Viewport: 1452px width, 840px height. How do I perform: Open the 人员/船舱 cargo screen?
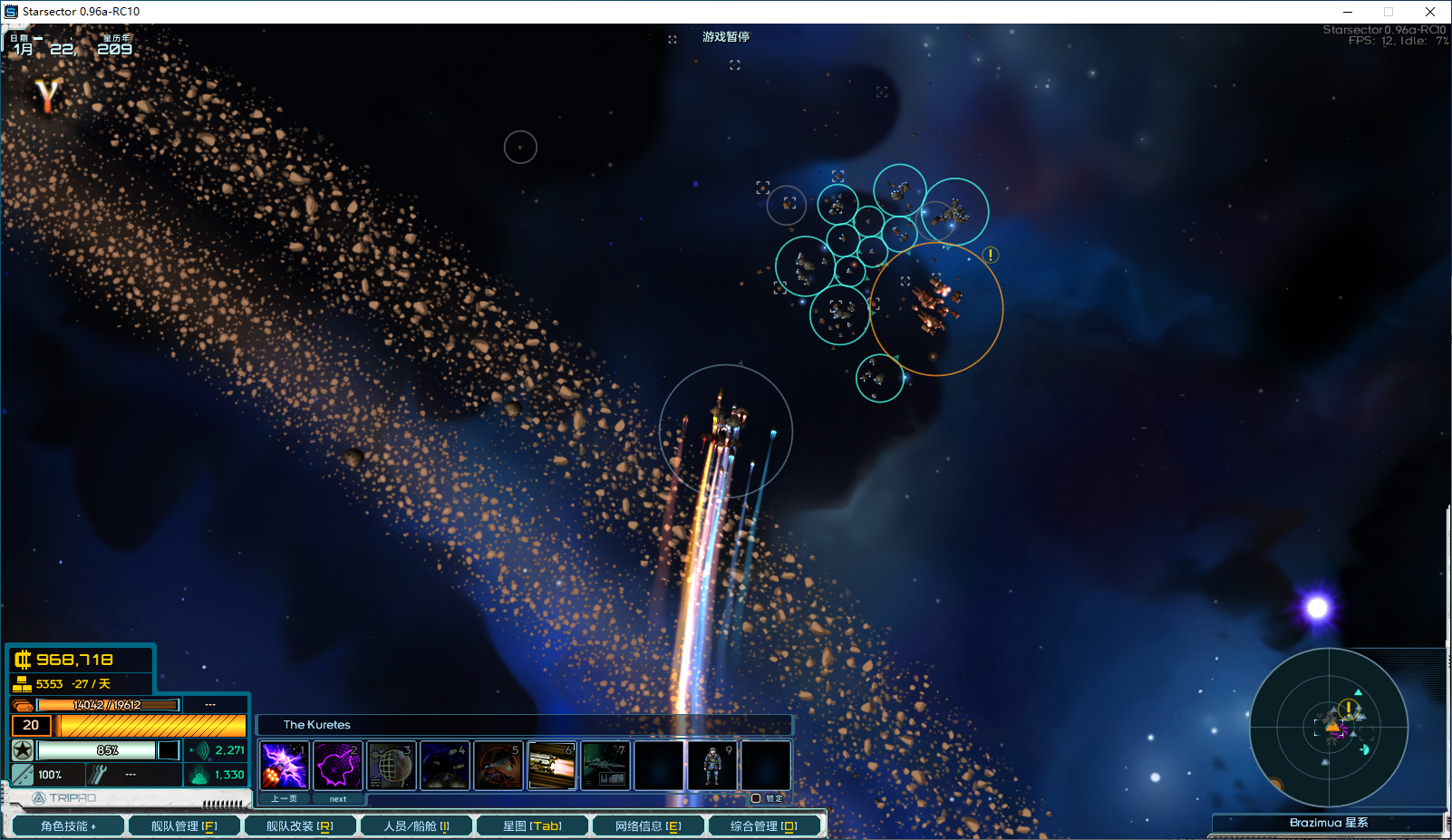pyautogui.click(x=416, y=826)
